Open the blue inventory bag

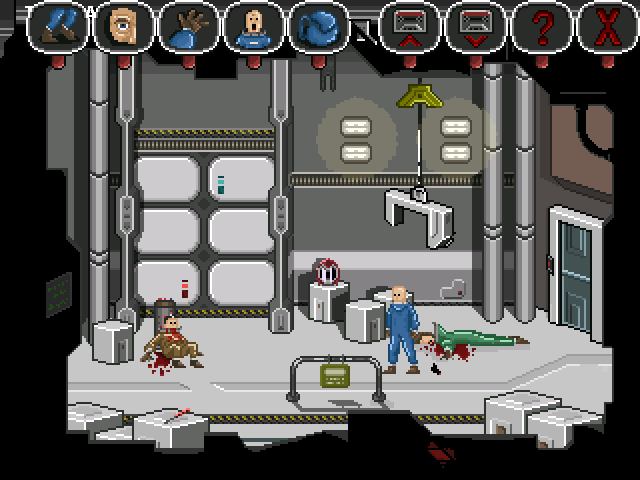tap(317, 27)
